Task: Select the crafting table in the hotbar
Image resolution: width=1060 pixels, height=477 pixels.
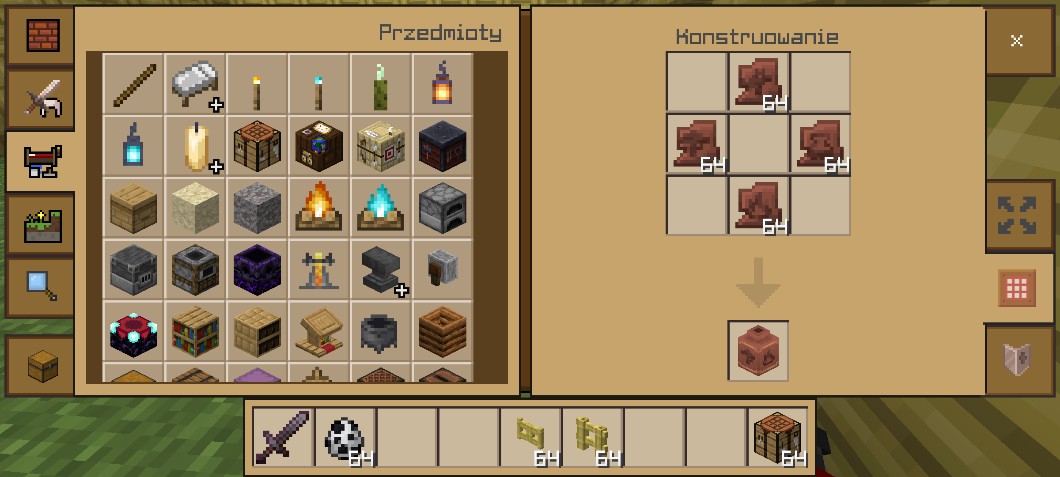Action: (778, 437)
